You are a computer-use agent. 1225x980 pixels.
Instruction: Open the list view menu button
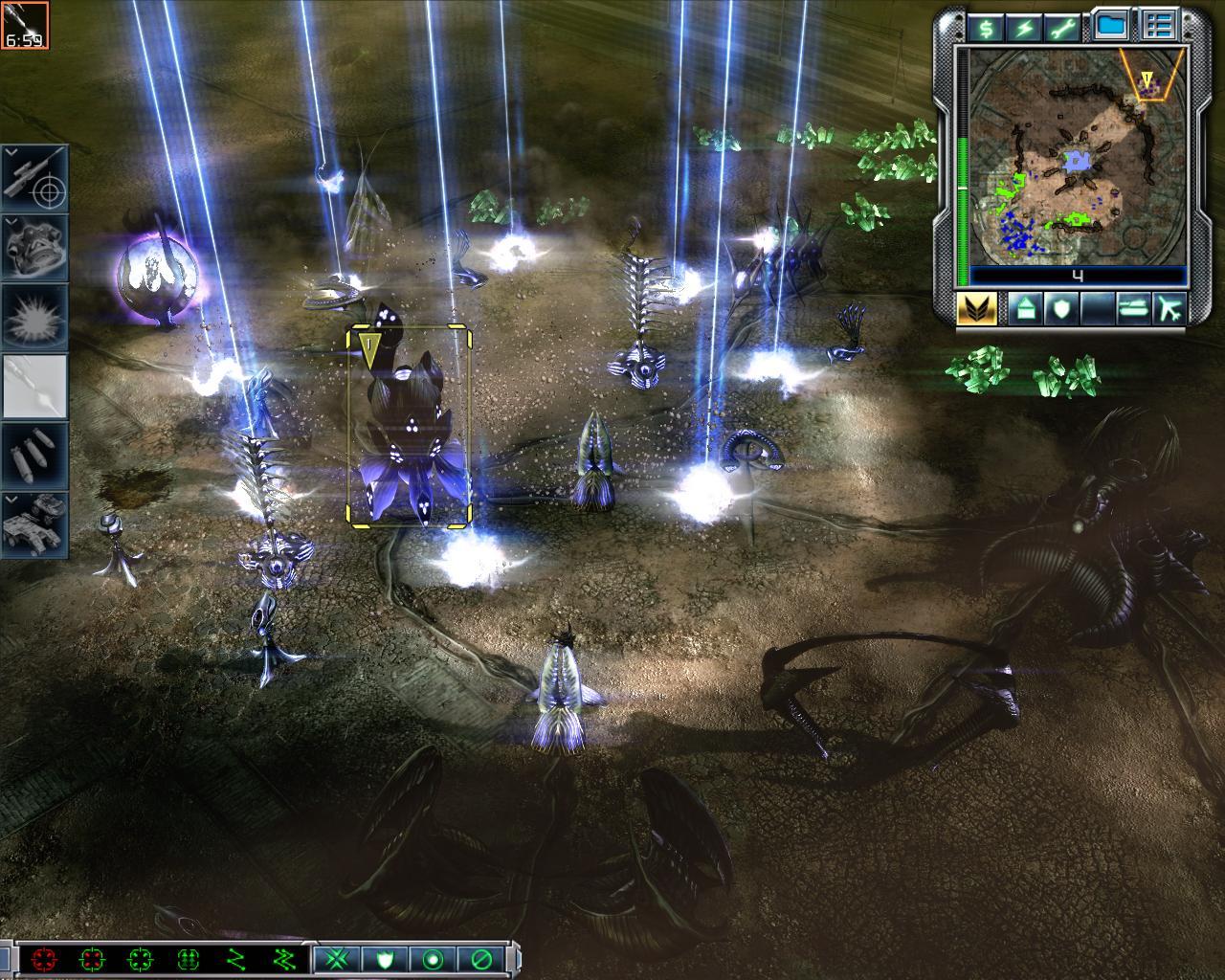pyautogui.click(x=1161, y=27)
